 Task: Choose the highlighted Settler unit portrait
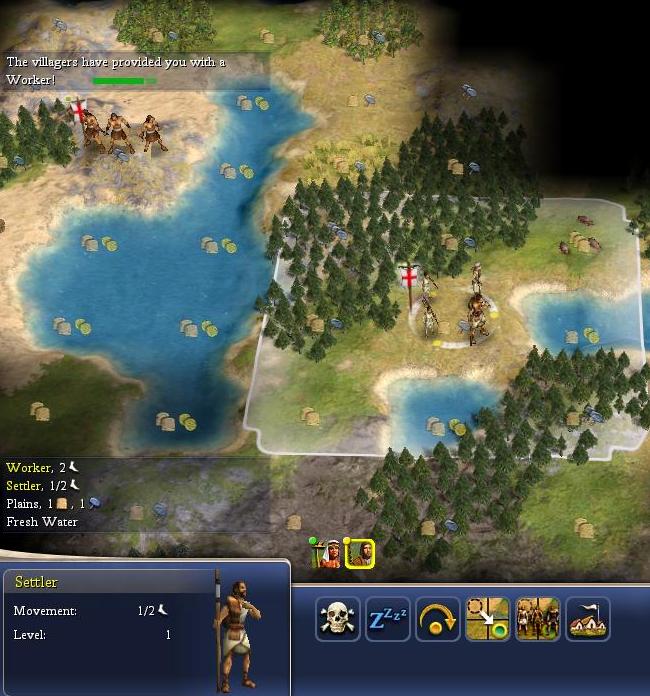(x=360, y=554)
